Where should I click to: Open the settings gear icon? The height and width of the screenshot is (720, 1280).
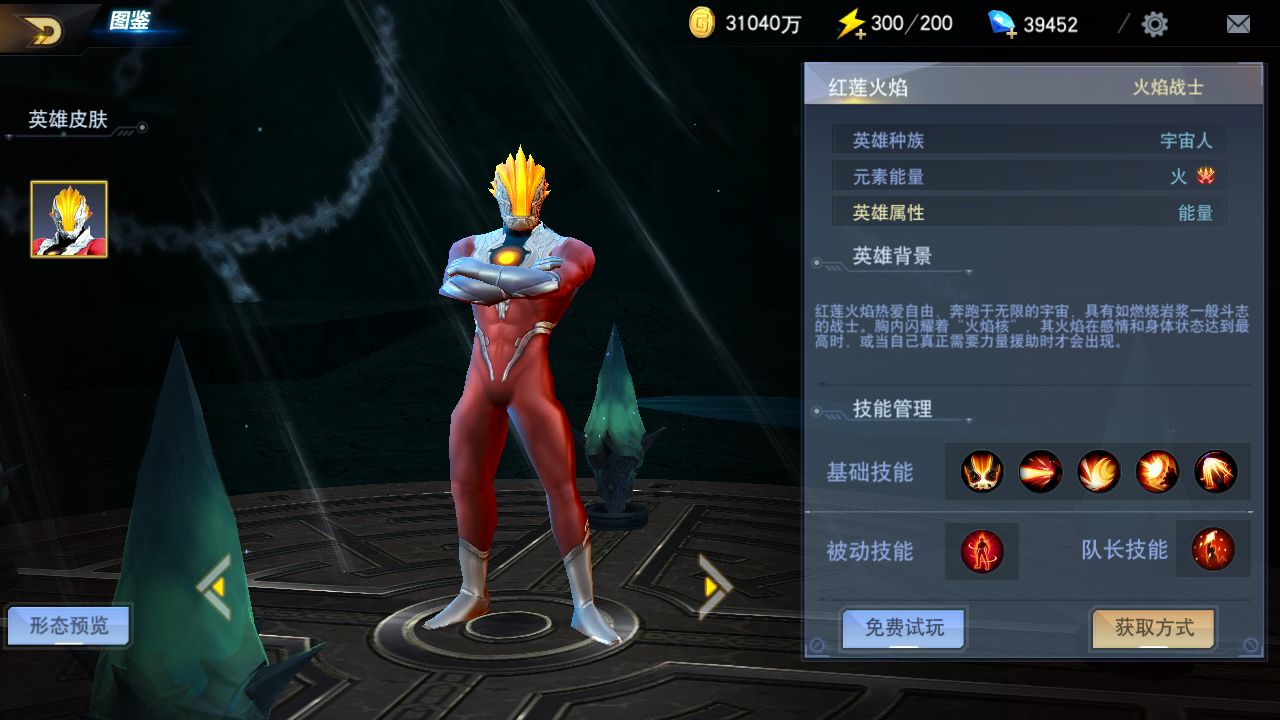(x=1155, y=24)
